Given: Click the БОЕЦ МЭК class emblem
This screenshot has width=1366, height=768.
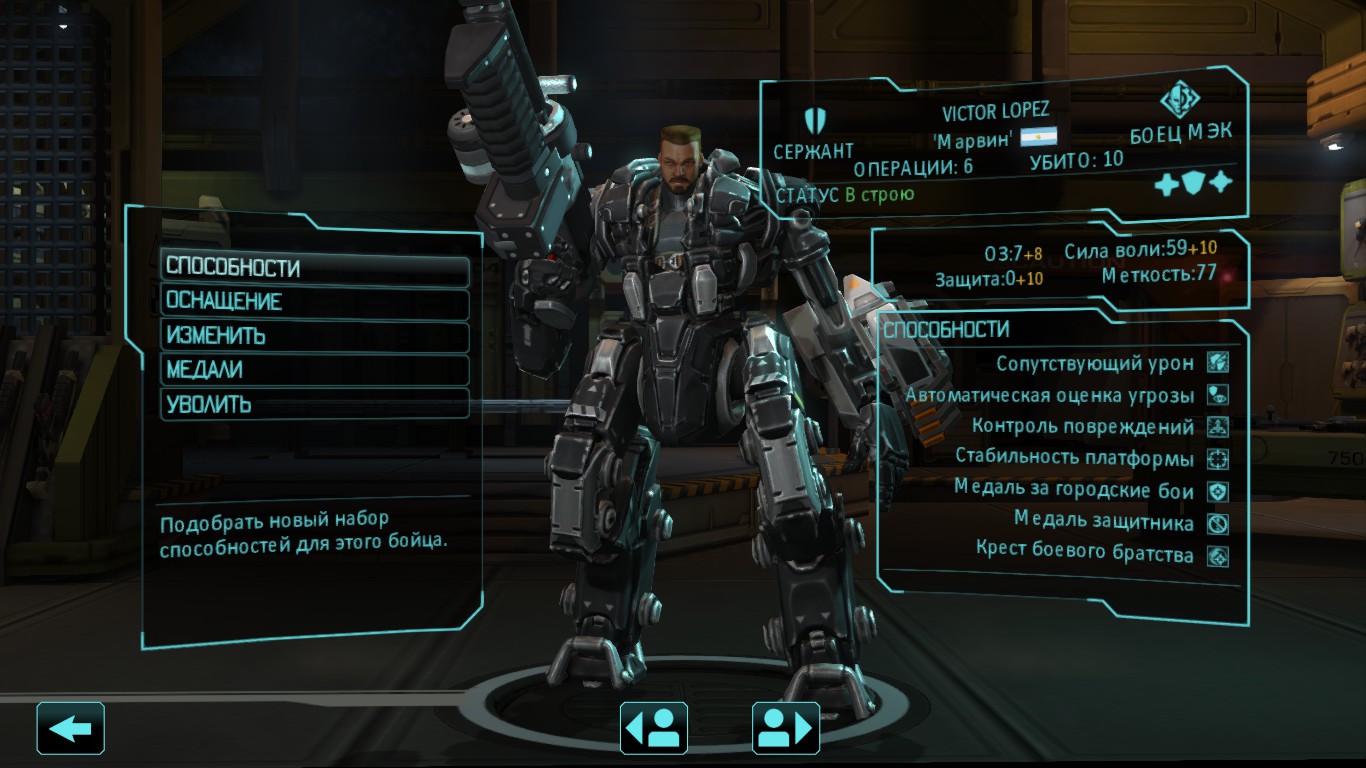Looking at the screenshot, I should coord(1180,98).
